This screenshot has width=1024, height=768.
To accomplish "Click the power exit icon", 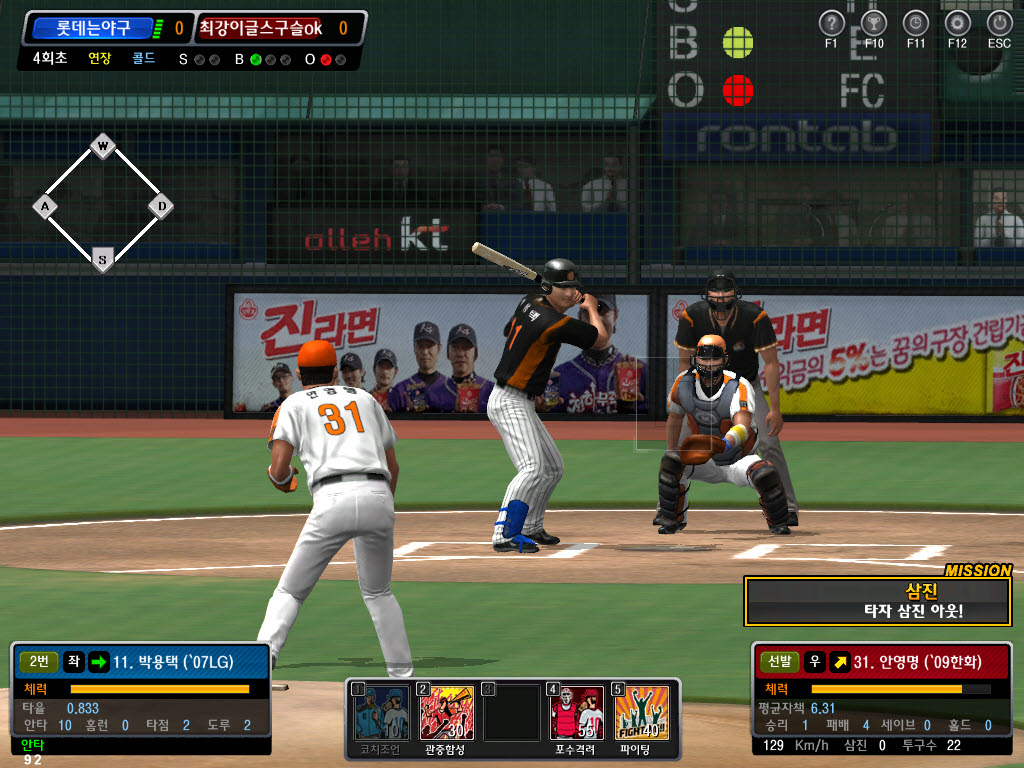I will pos(1000,23).
